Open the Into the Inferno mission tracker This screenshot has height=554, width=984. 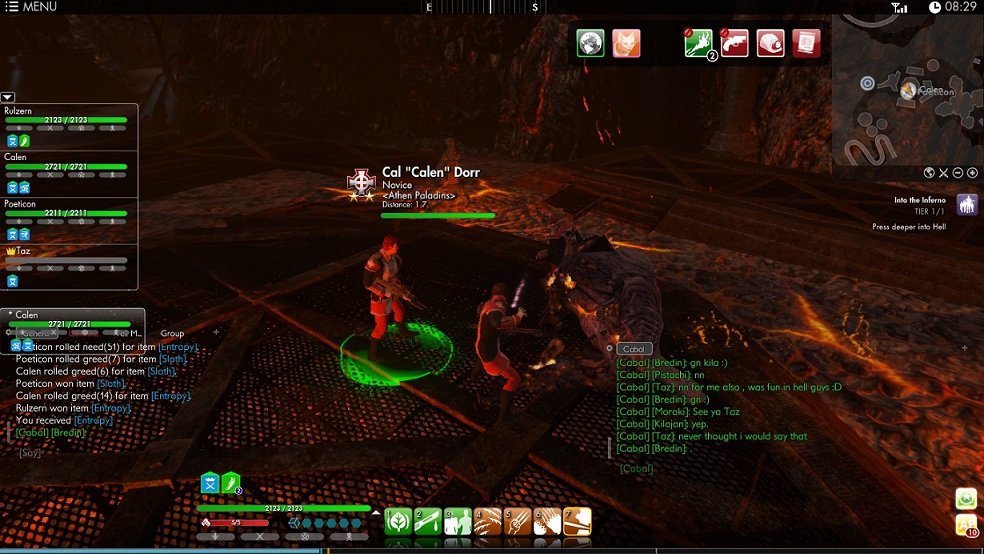click(x=967, y=205)
